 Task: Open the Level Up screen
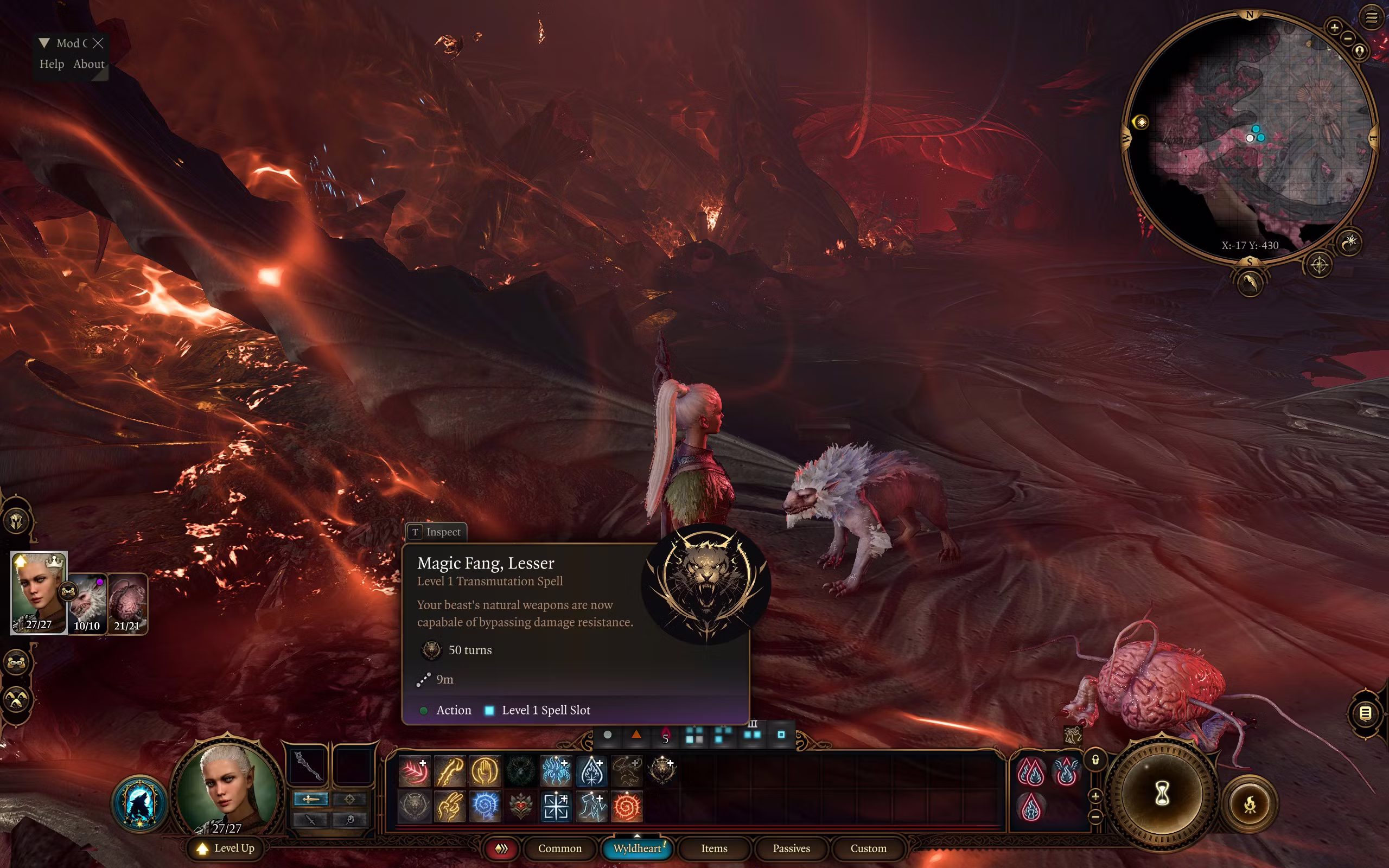[x=226, y=848]
